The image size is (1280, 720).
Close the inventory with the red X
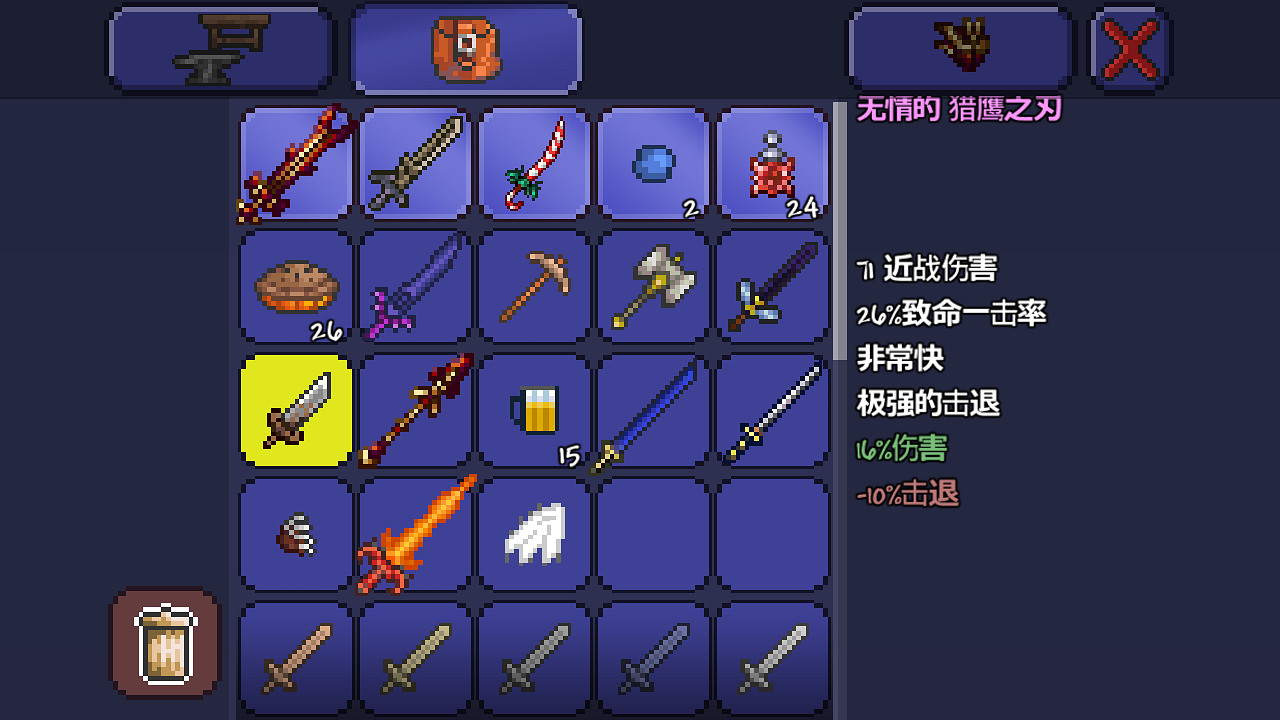click(1128, 47)
